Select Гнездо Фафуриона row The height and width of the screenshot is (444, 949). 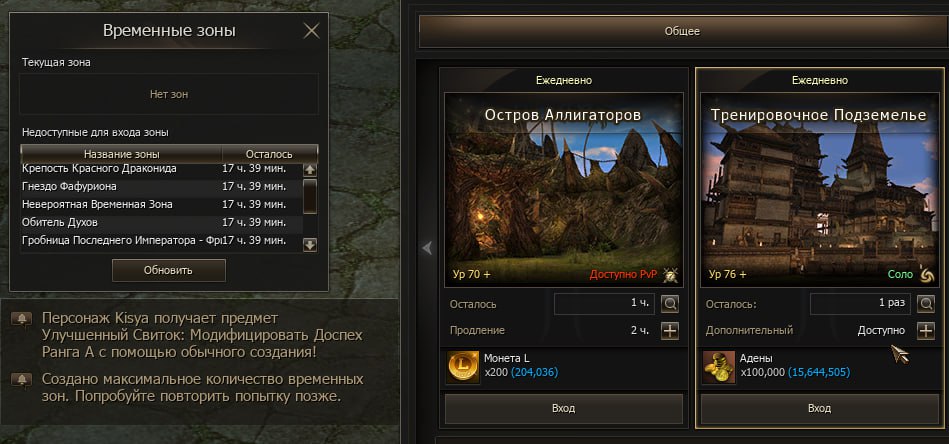pyautogui.click(x=70, y=186)
